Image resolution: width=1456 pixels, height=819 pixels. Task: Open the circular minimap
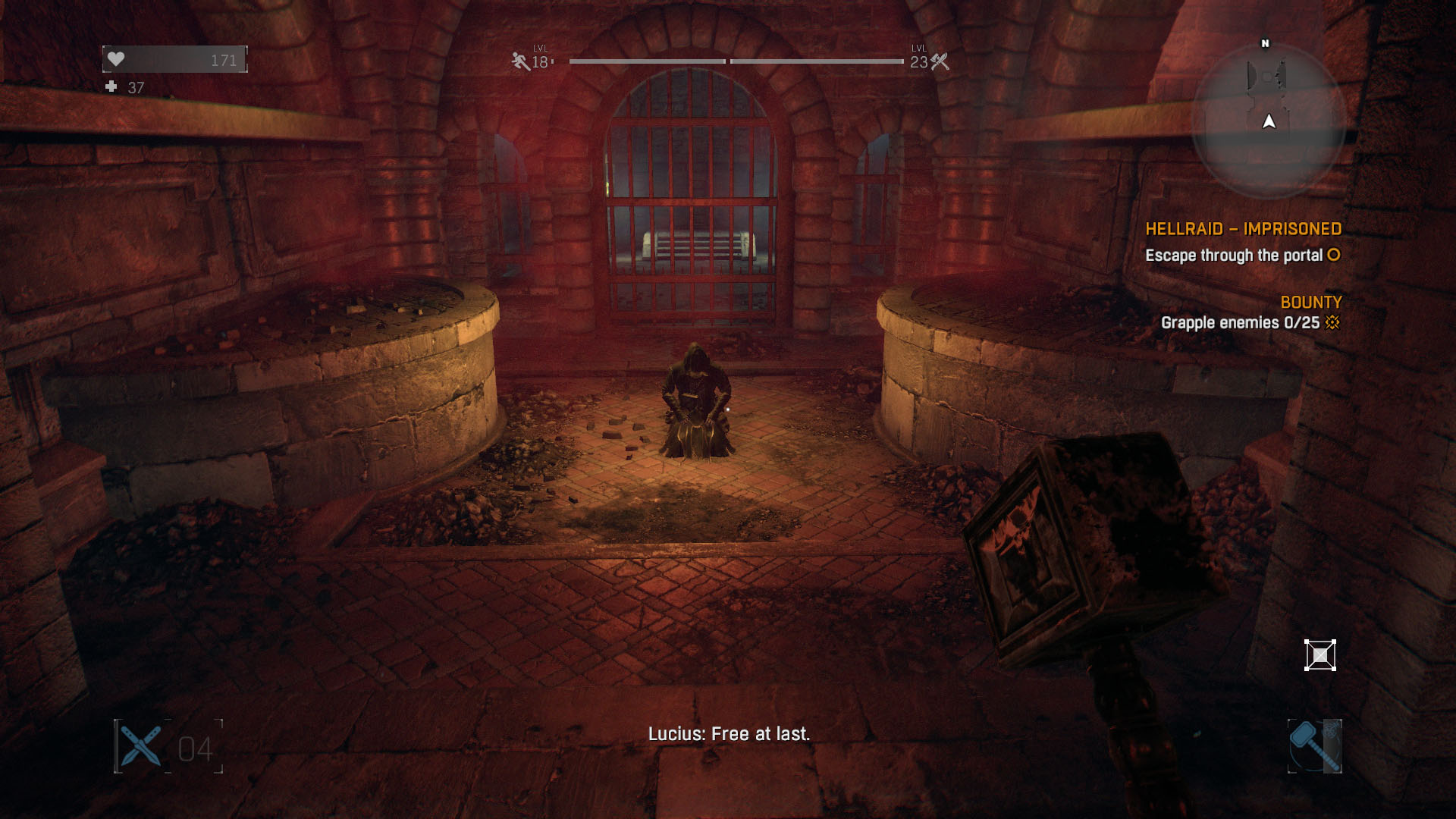(1268, 121)
